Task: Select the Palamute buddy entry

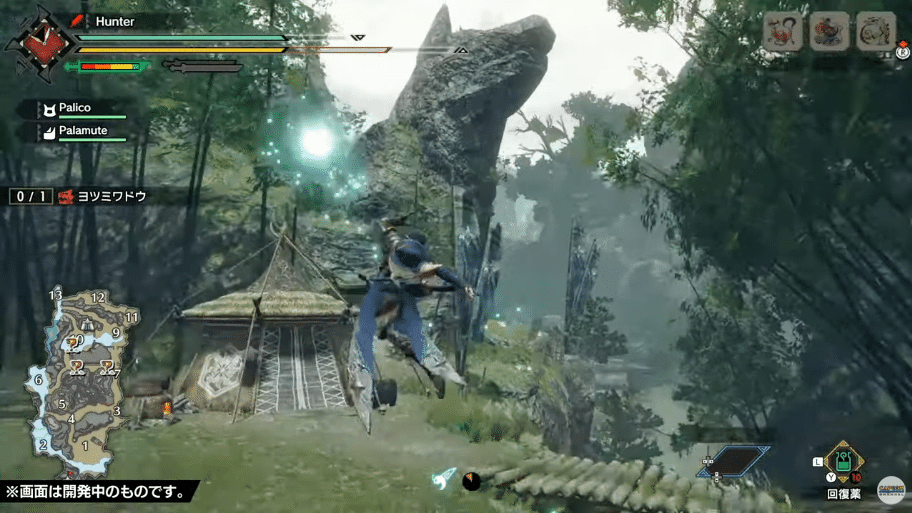Action: point(80,132)
